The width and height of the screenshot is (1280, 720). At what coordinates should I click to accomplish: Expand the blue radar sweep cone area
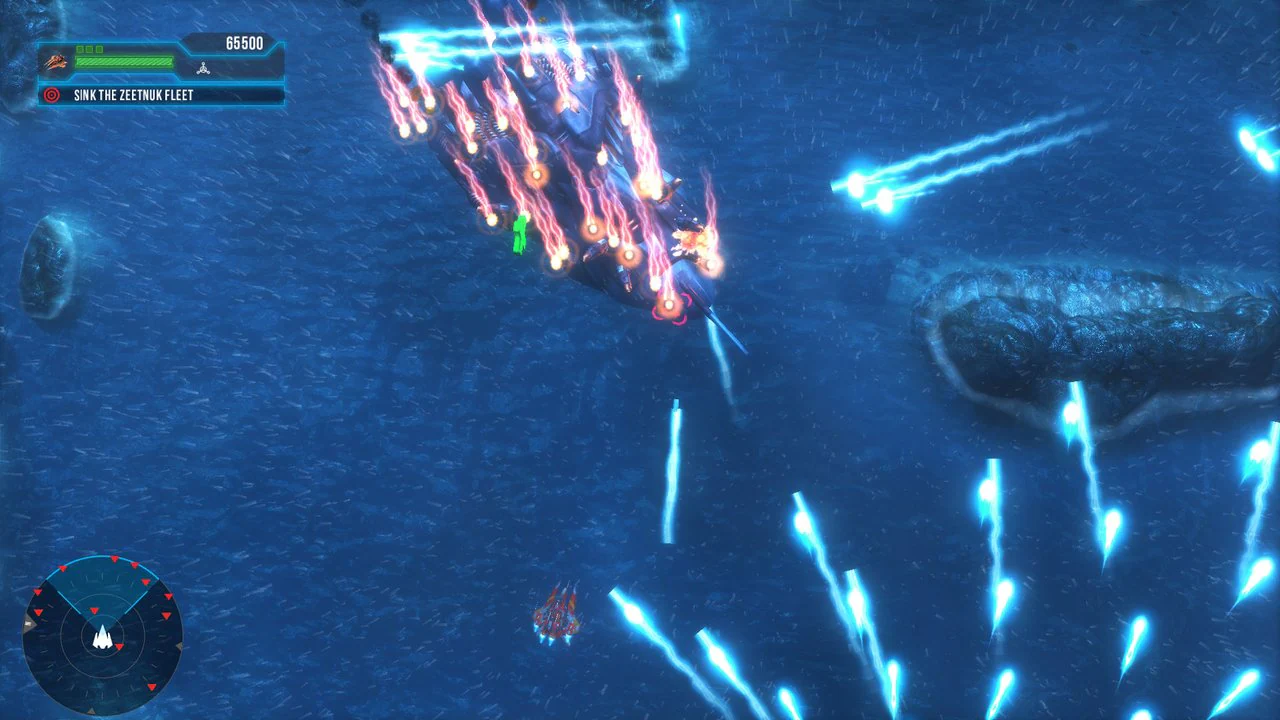tap(102, 585)
